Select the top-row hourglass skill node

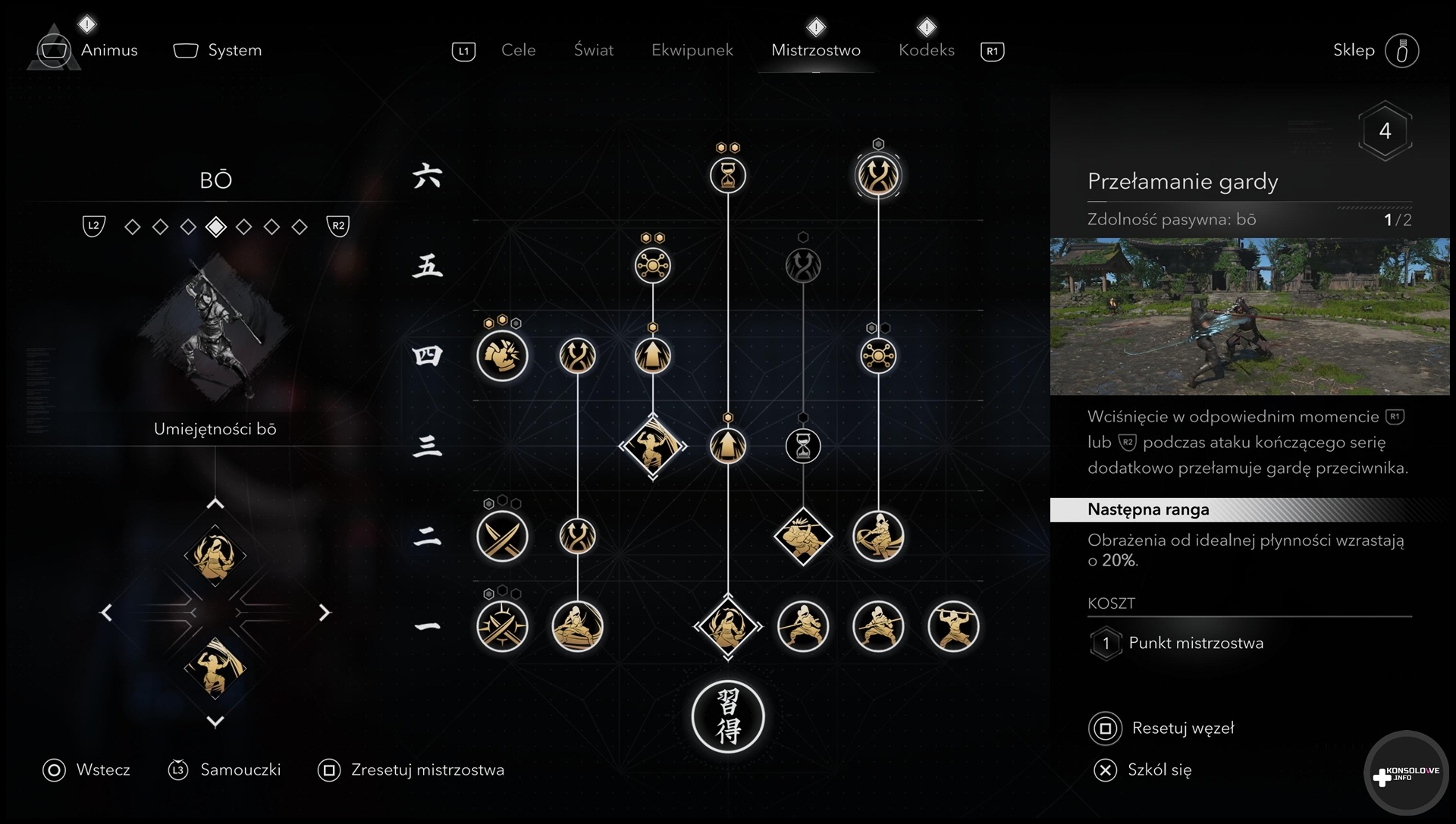point(728,176)
